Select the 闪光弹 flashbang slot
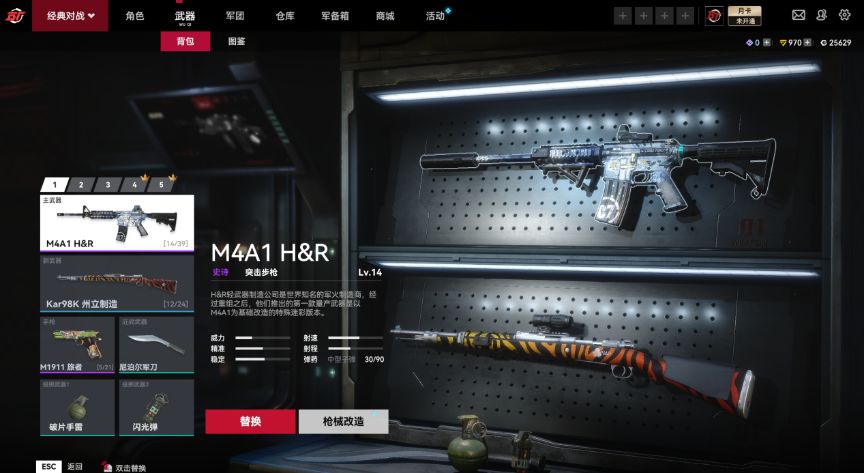The height and width of the screenshot is (473, 864). [x=157, y=406]
